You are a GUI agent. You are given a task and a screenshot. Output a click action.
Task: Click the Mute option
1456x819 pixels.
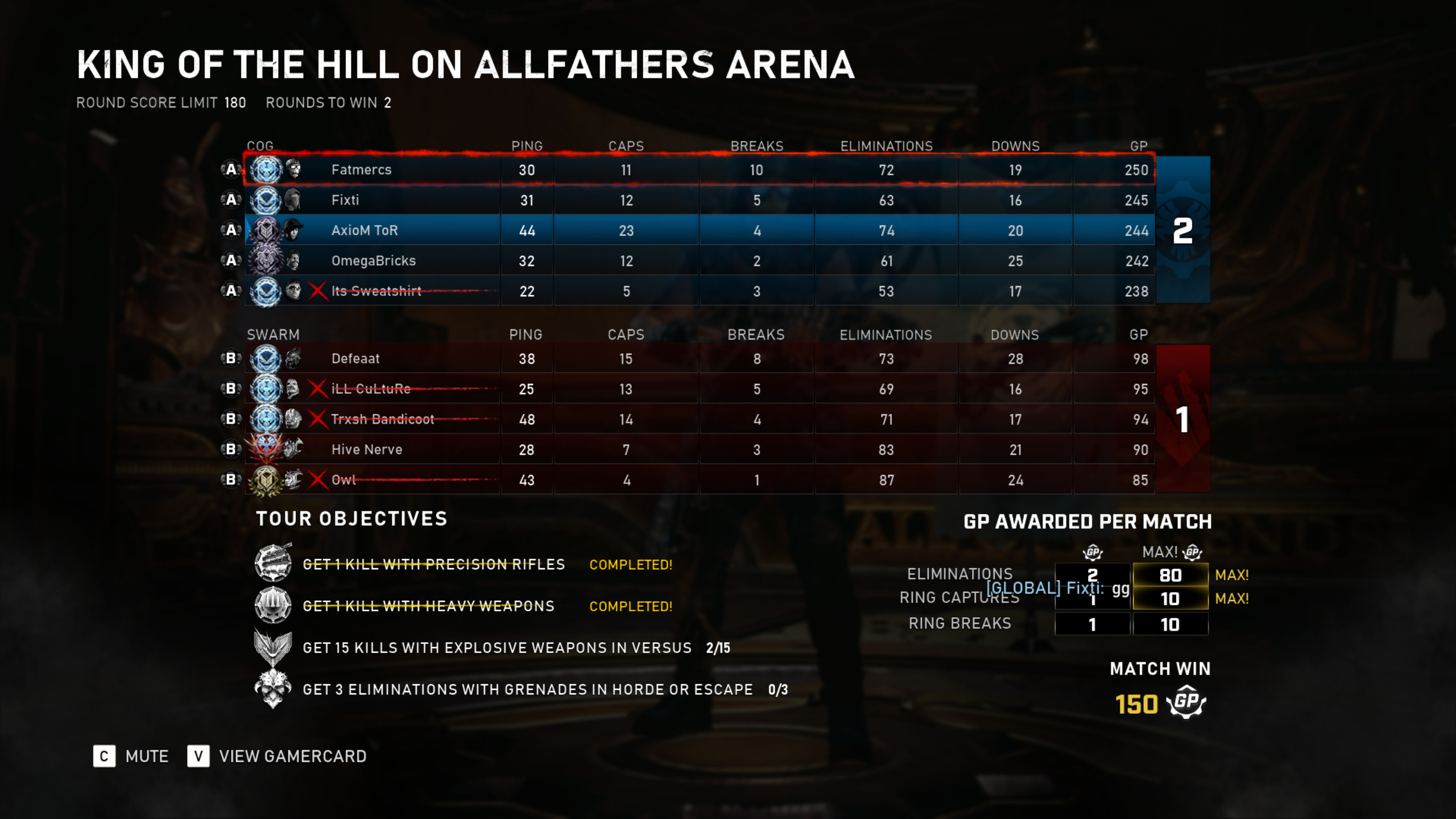[131, 756]
